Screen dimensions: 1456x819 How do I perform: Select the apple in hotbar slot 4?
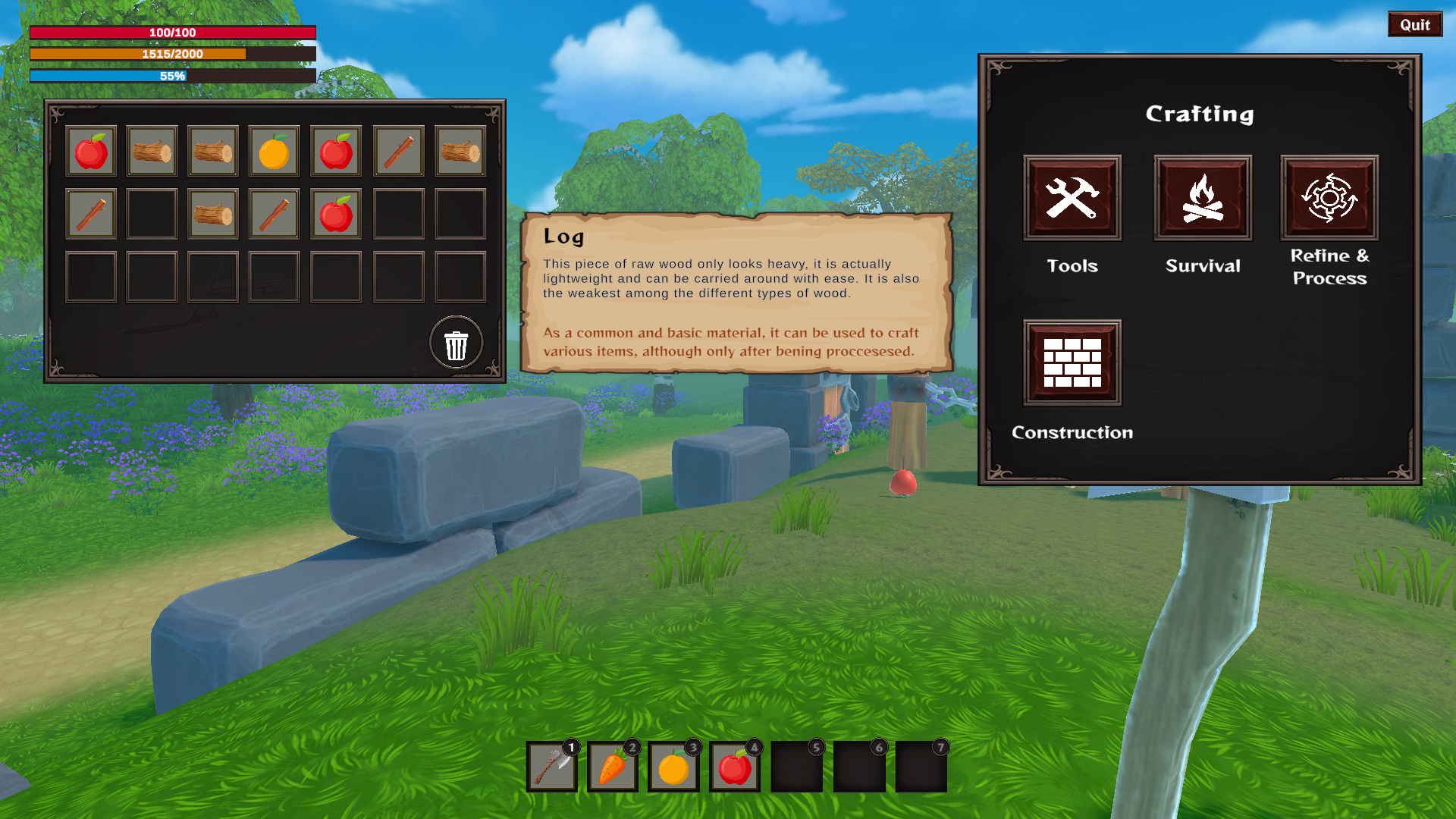[x=735, y=767]
